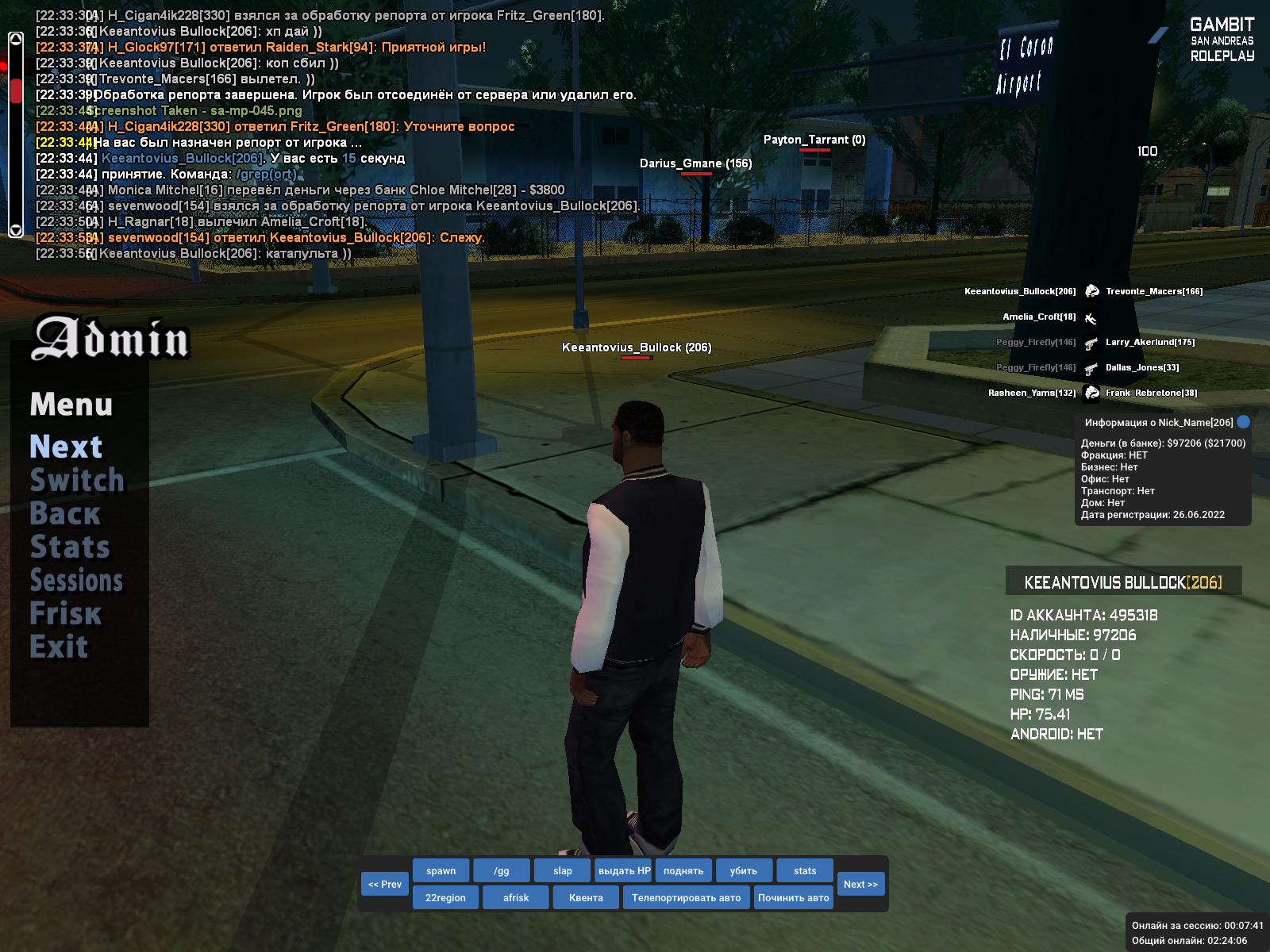Click the Next >> button
This screenshot has width=1270, height=952.
[x=860, y=885]
